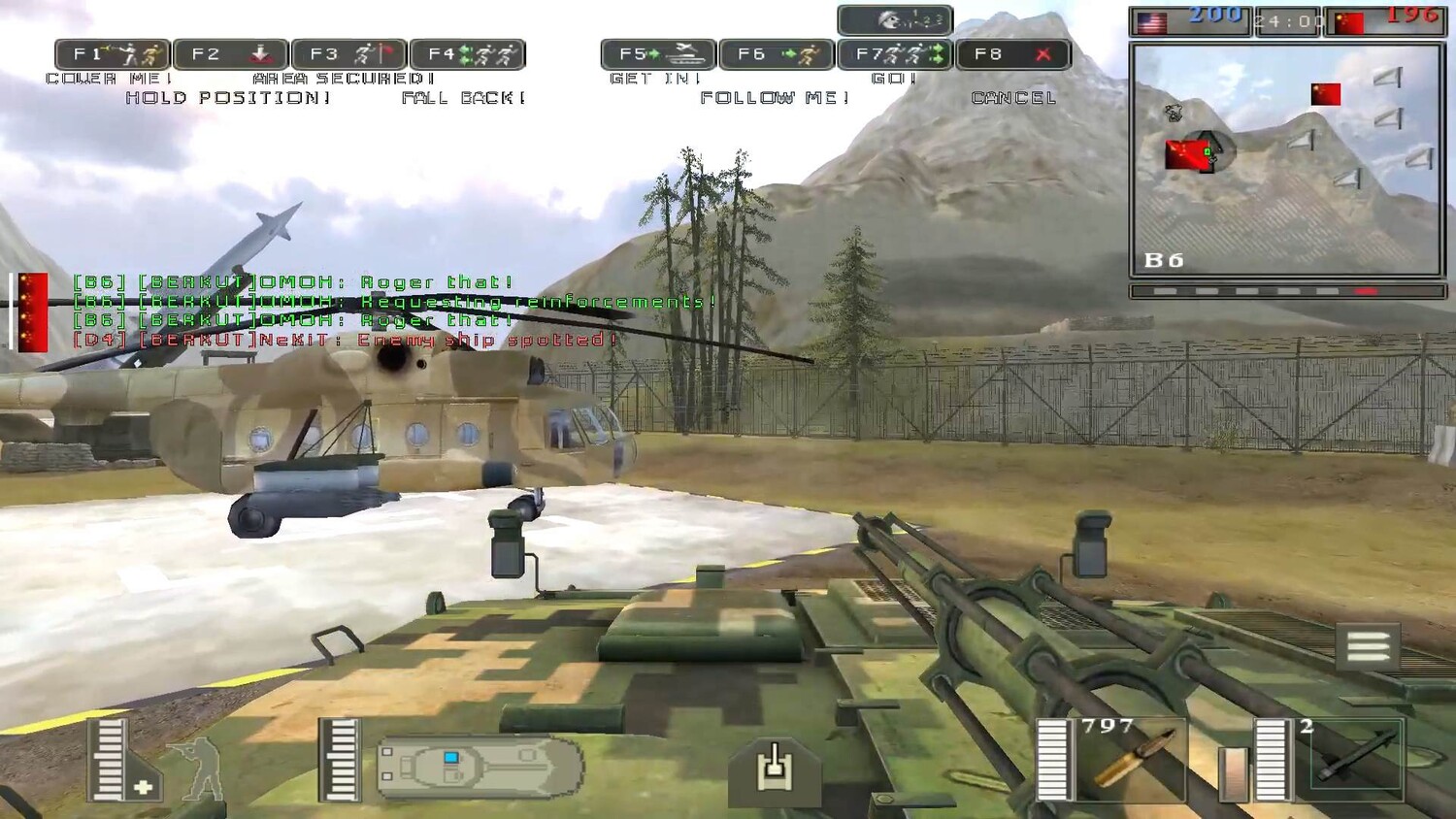
Task: Cancel the radio menu with F8
Action: (x=1013, y=54)
